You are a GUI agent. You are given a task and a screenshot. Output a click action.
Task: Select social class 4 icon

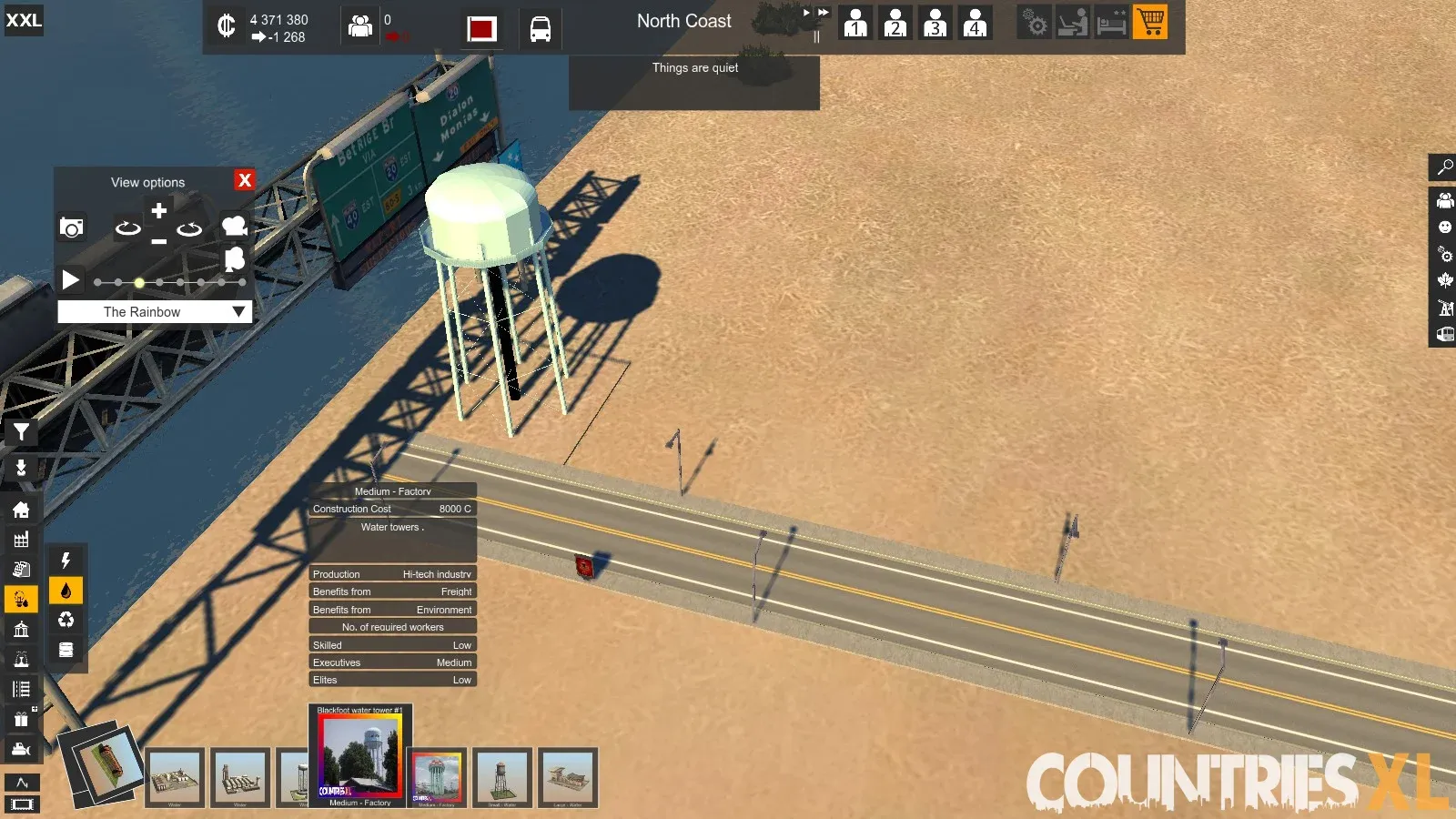975,23
